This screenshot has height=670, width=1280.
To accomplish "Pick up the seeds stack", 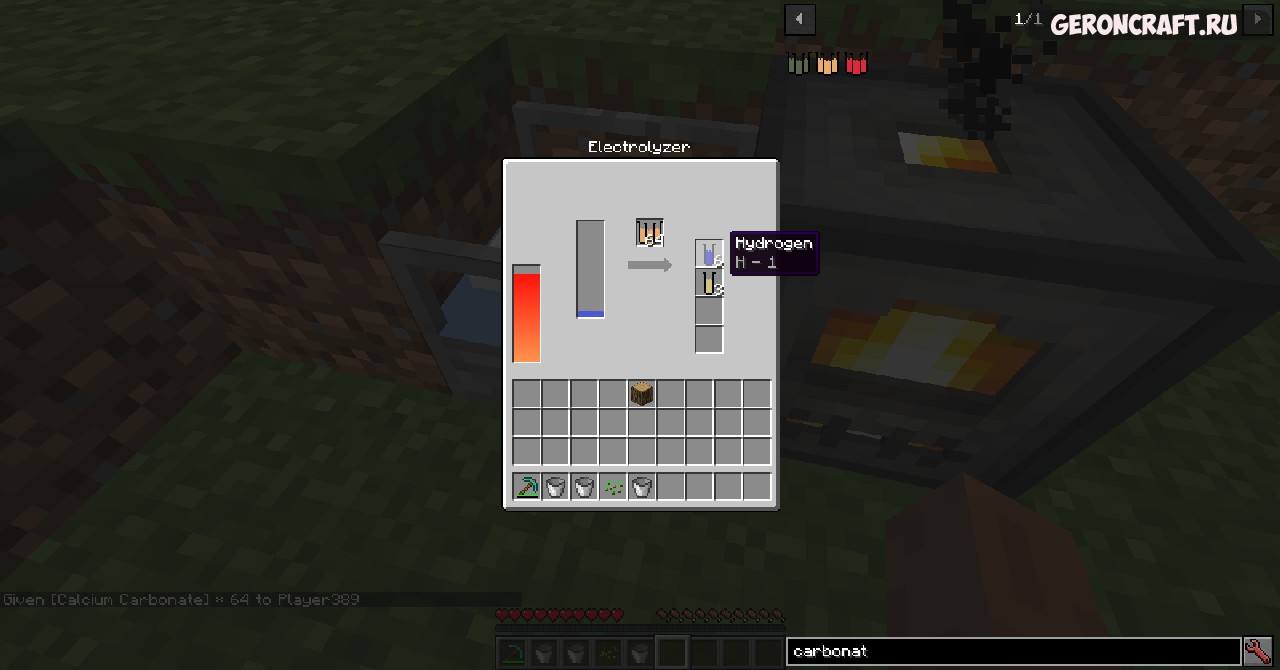I will pyautogui.click(x=613, y=487).
